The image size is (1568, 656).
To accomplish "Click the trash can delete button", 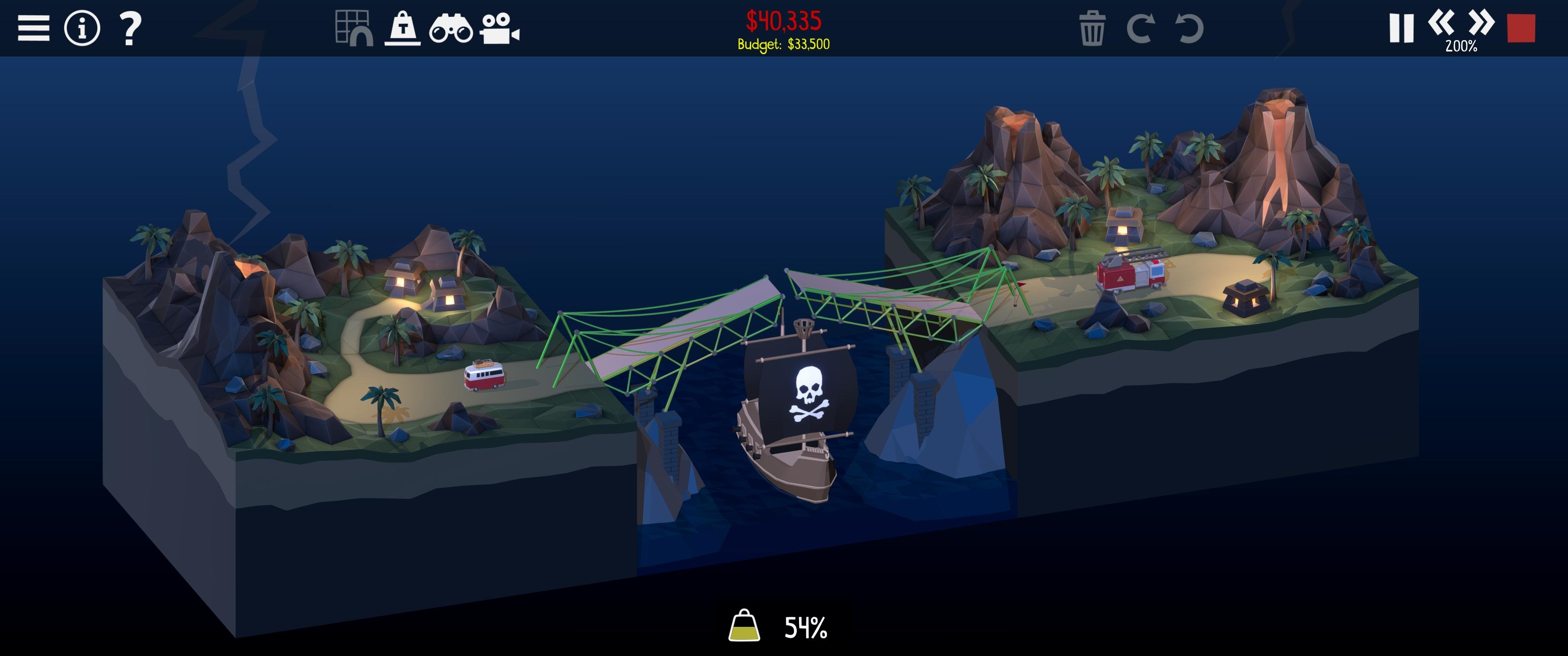I will coord(1092,29).
